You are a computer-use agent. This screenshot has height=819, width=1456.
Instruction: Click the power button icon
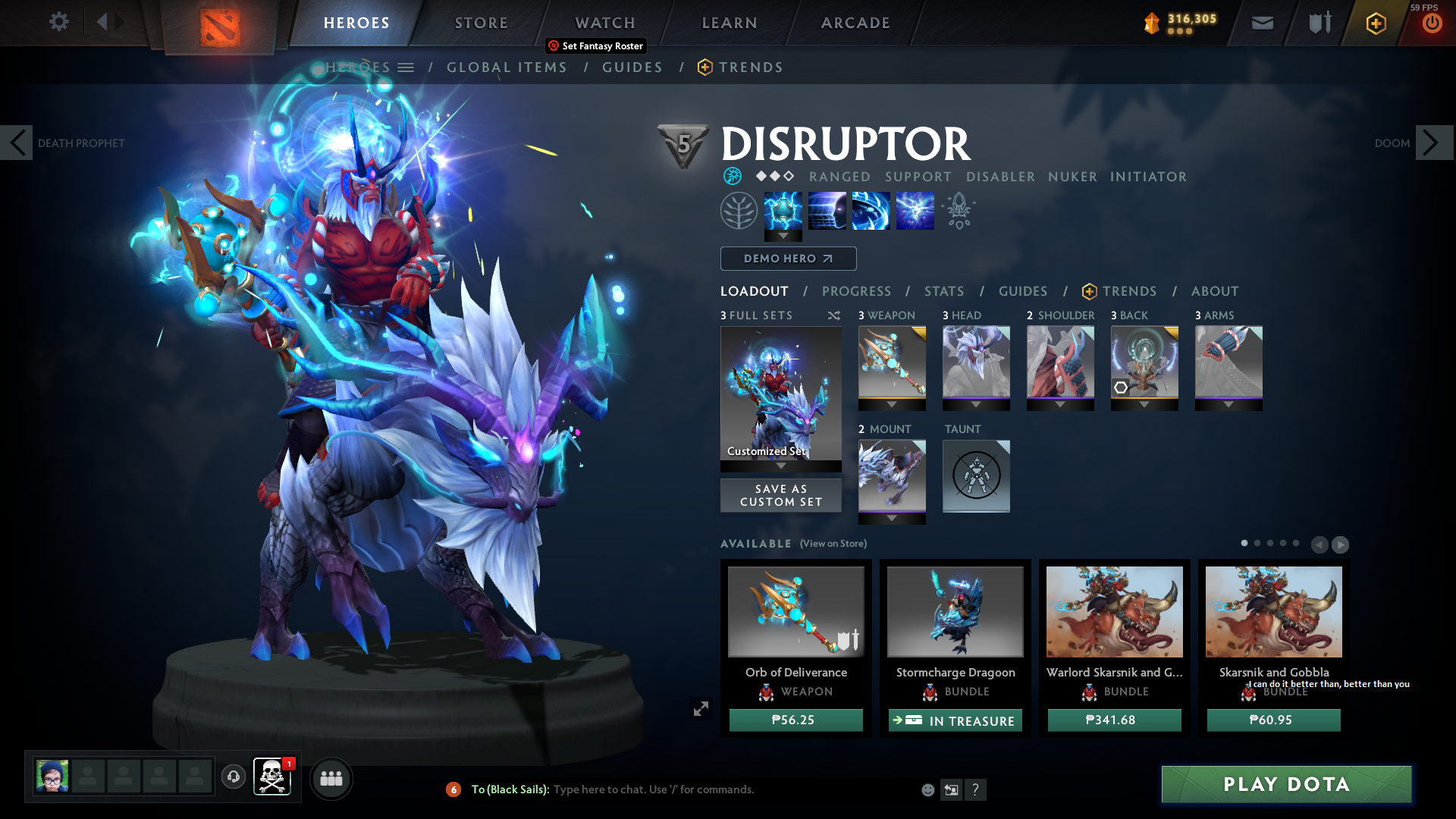tap(1432, 22)
